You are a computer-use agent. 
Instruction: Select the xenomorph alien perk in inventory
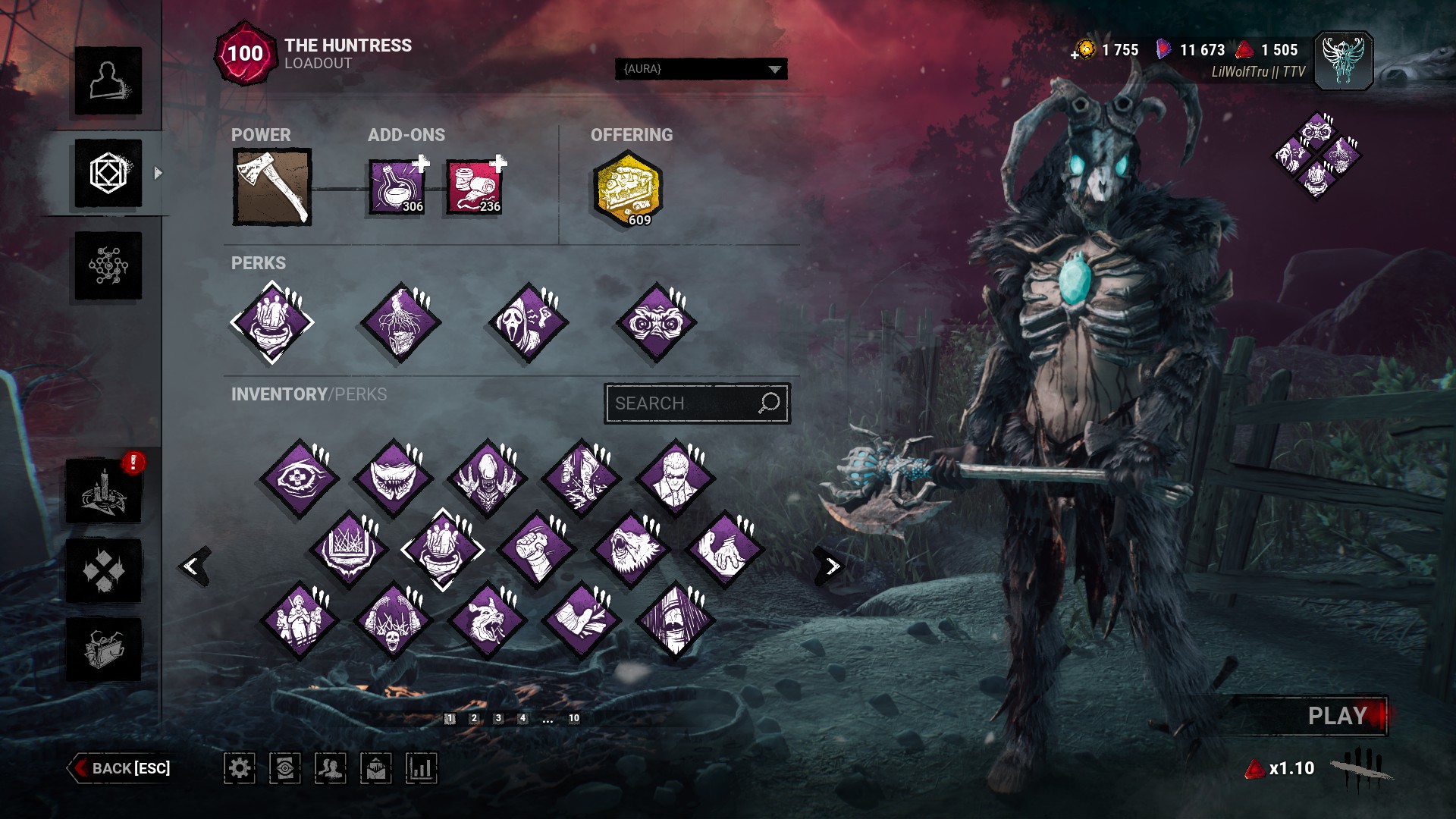[x=487, y=479]
